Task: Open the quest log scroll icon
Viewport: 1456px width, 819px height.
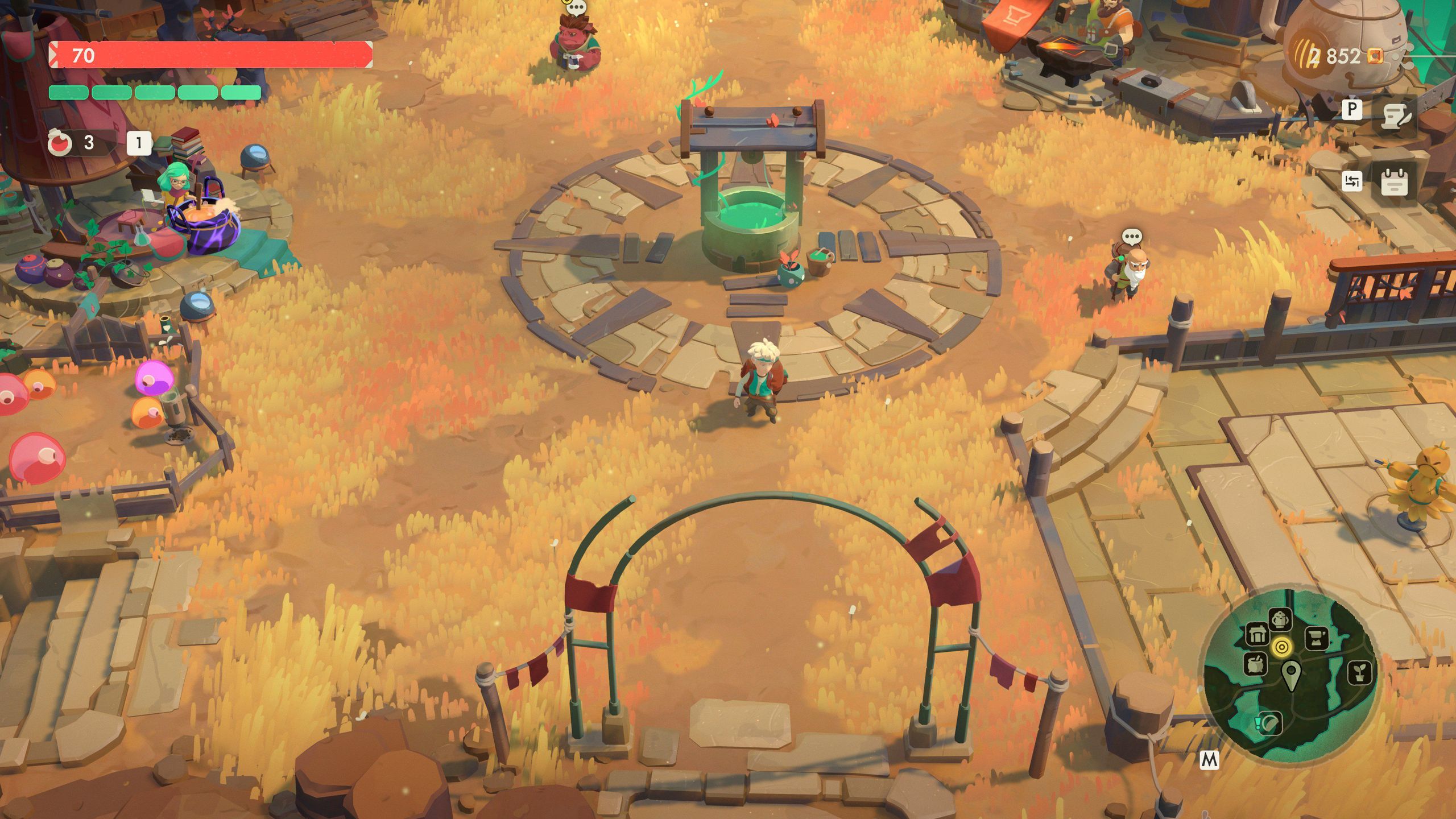Action: (1395, 115)
